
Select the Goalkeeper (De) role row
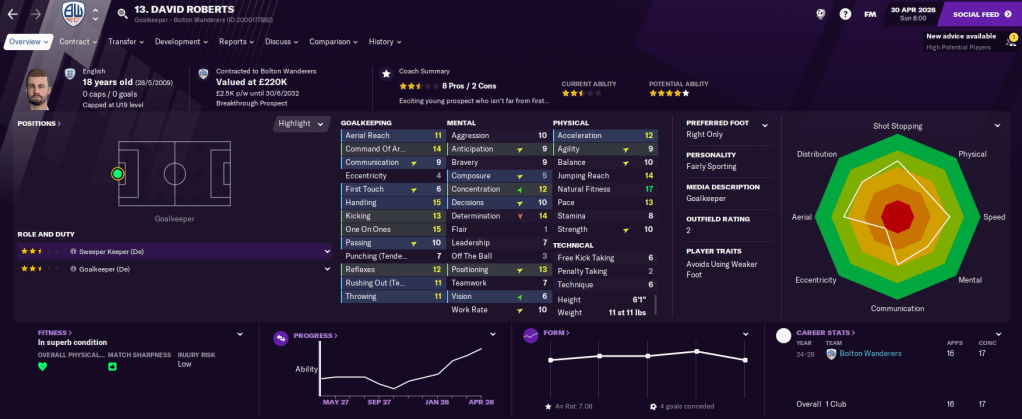coord(170,269)
